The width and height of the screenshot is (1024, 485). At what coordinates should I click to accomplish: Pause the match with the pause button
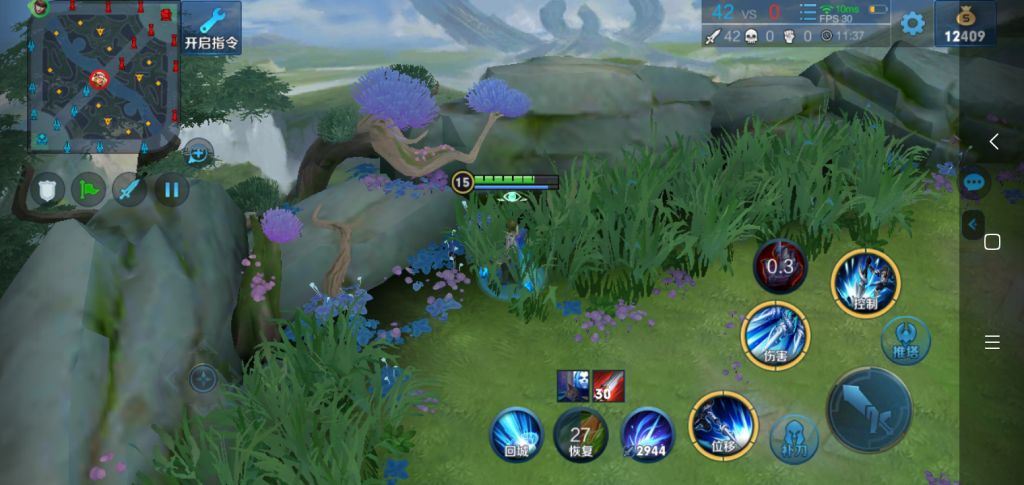(x=171, y=188)
